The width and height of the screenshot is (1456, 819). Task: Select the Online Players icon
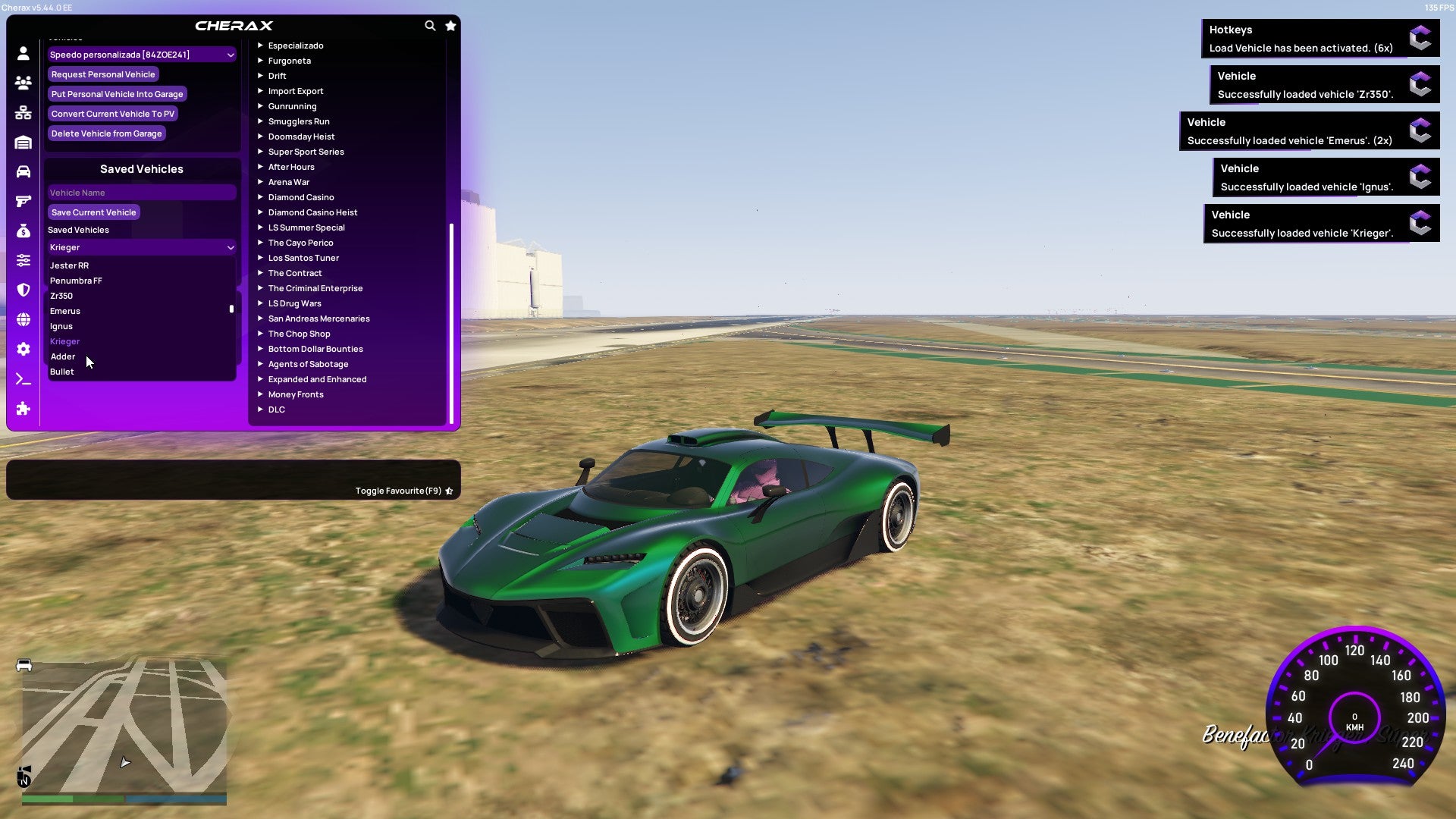[23, 83]
